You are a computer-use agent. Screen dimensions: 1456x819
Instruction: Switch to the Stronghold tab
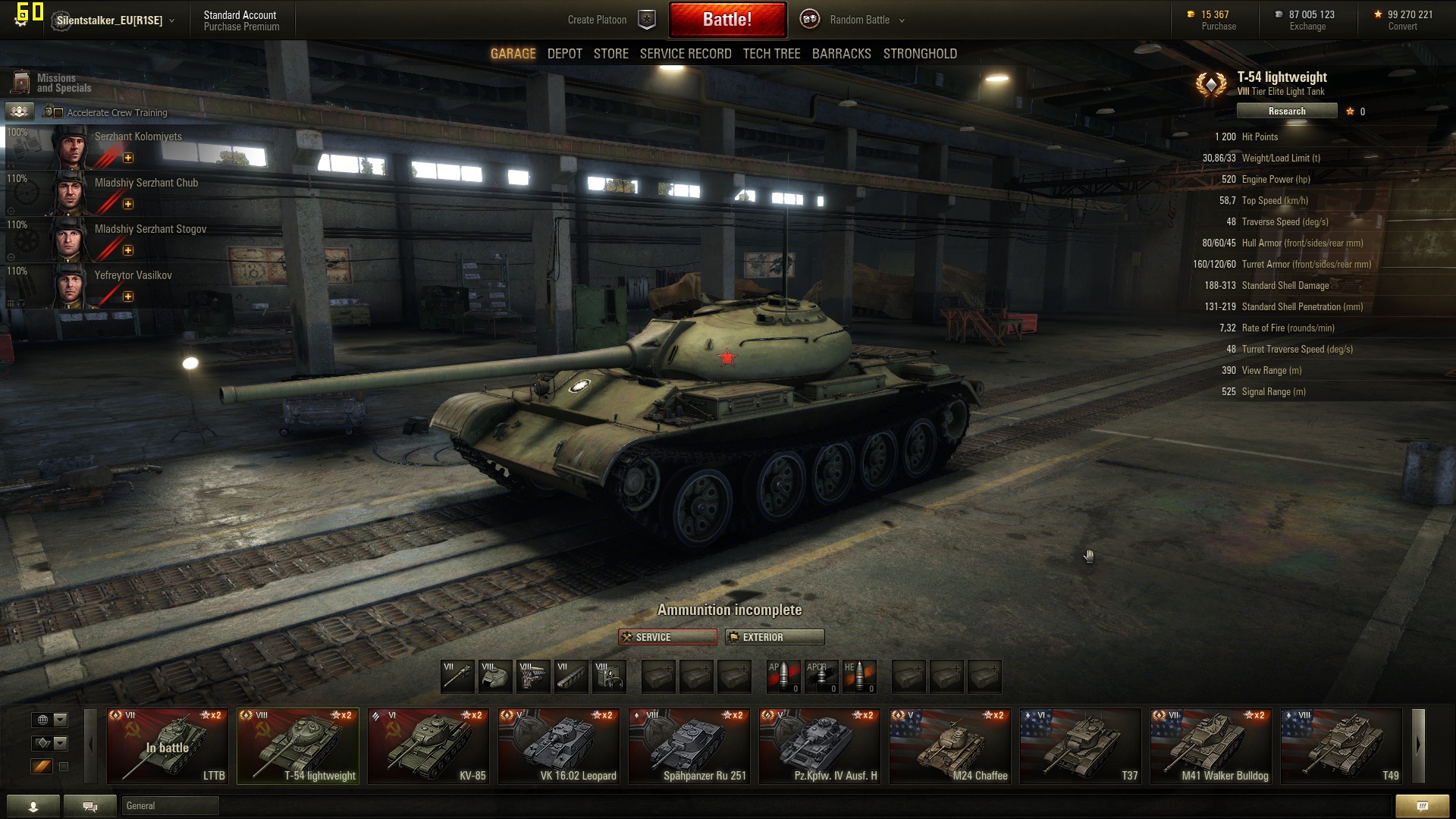[920, 54]
